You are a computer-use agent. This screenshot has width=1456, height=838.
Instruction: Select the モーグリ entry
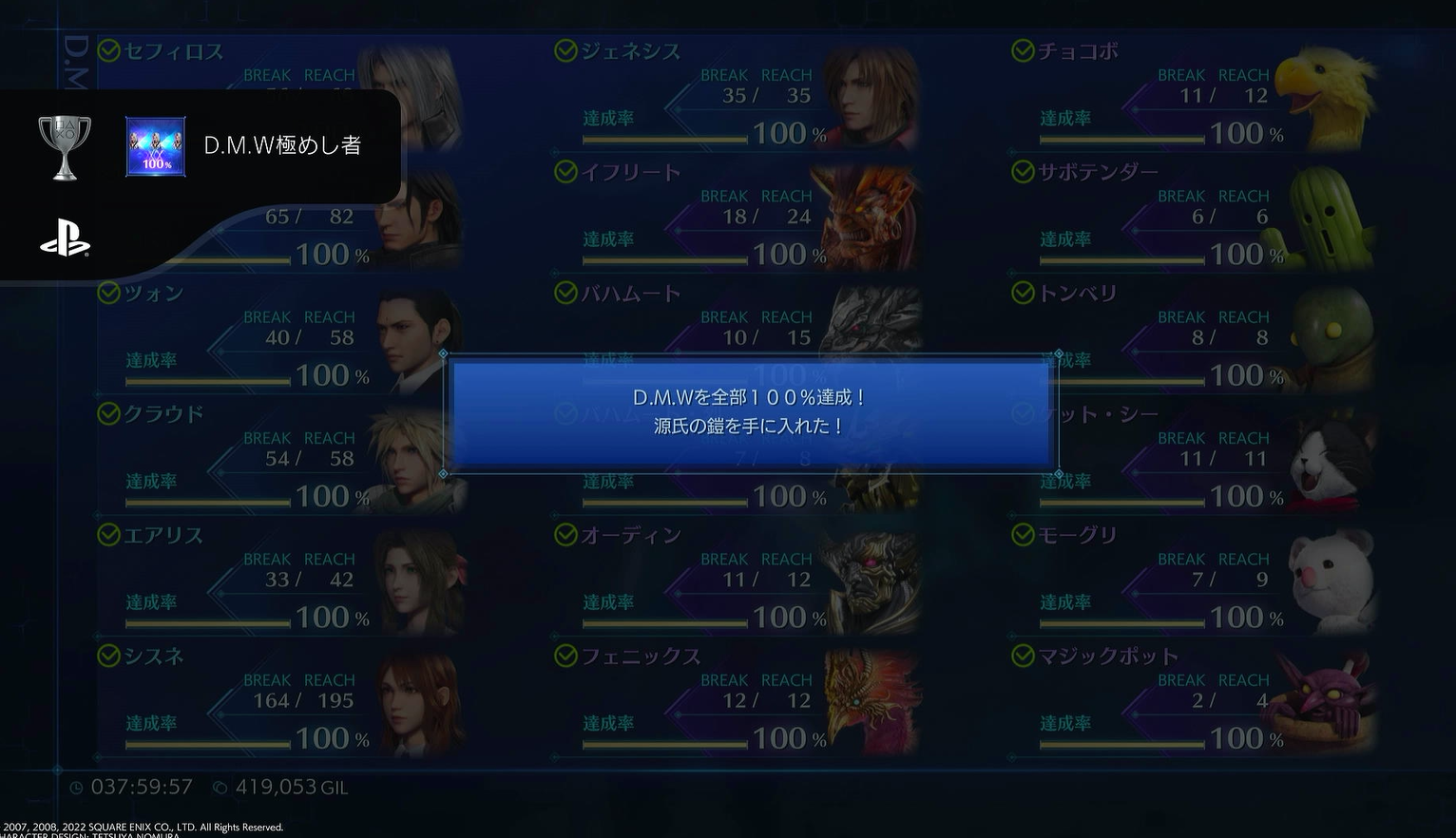(x=1194, y=579)
